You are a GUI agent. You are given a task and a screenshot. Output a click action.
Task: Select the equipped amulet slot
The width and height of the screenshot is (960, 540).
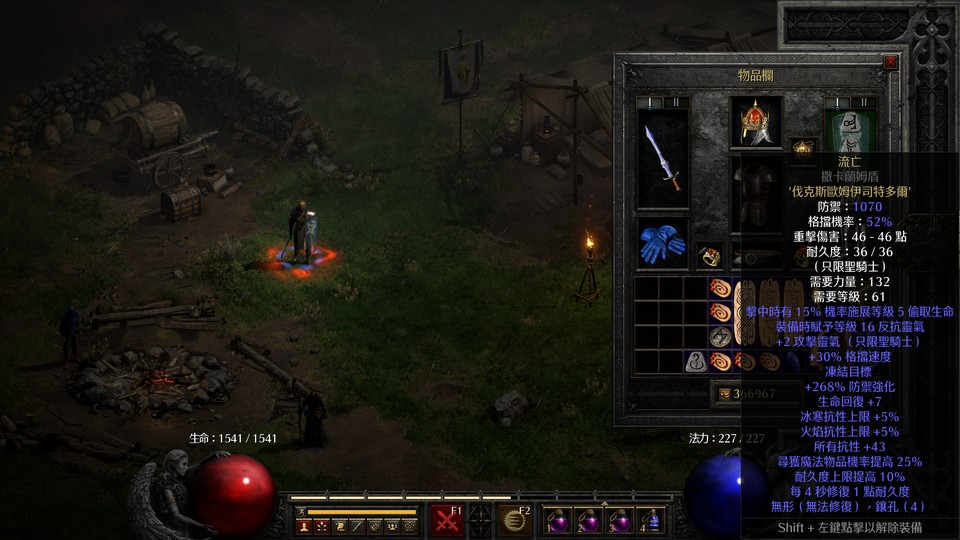[802, 150]
